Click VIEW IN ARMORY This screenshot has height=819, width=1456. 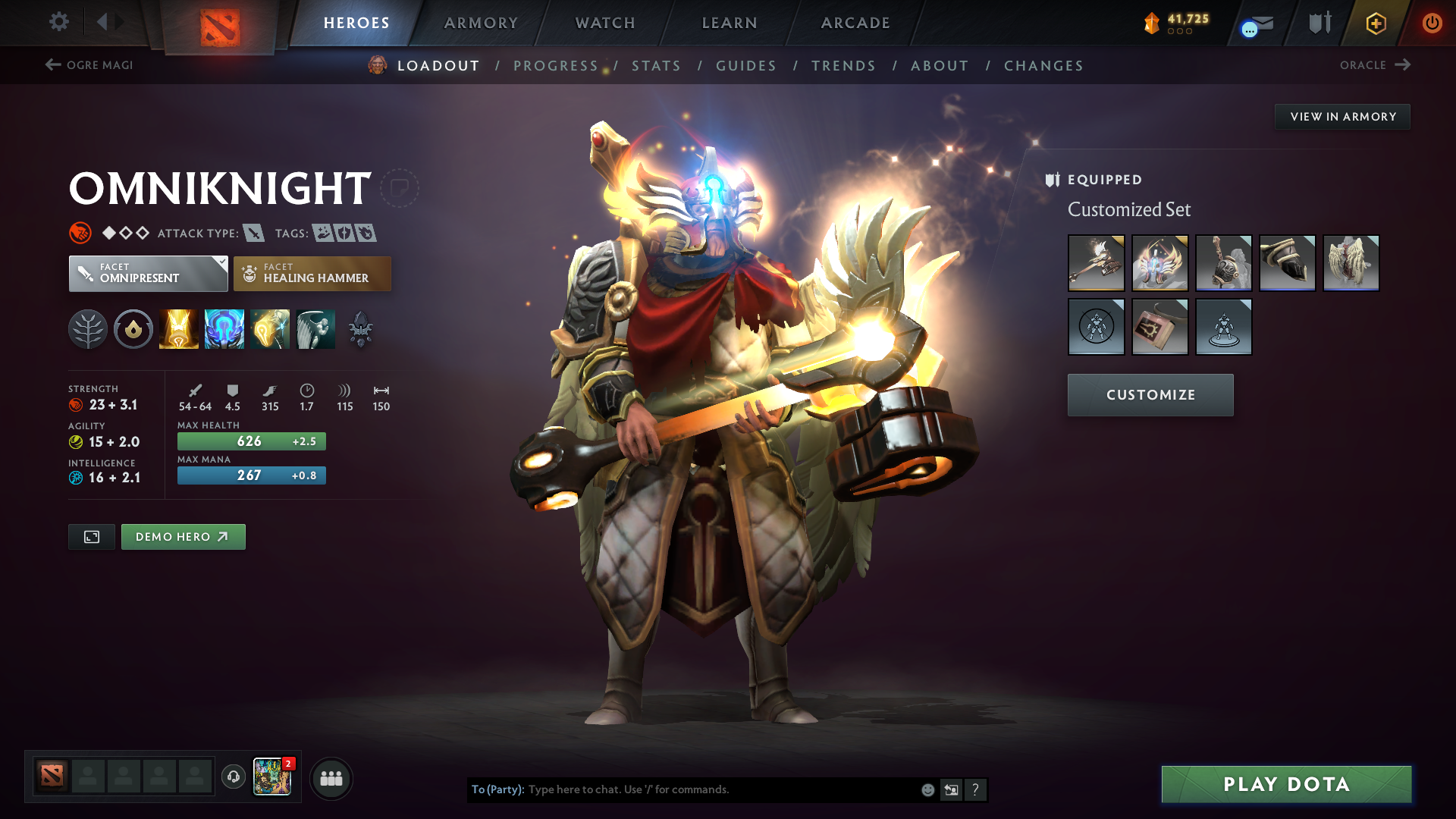coord(1342,116)
